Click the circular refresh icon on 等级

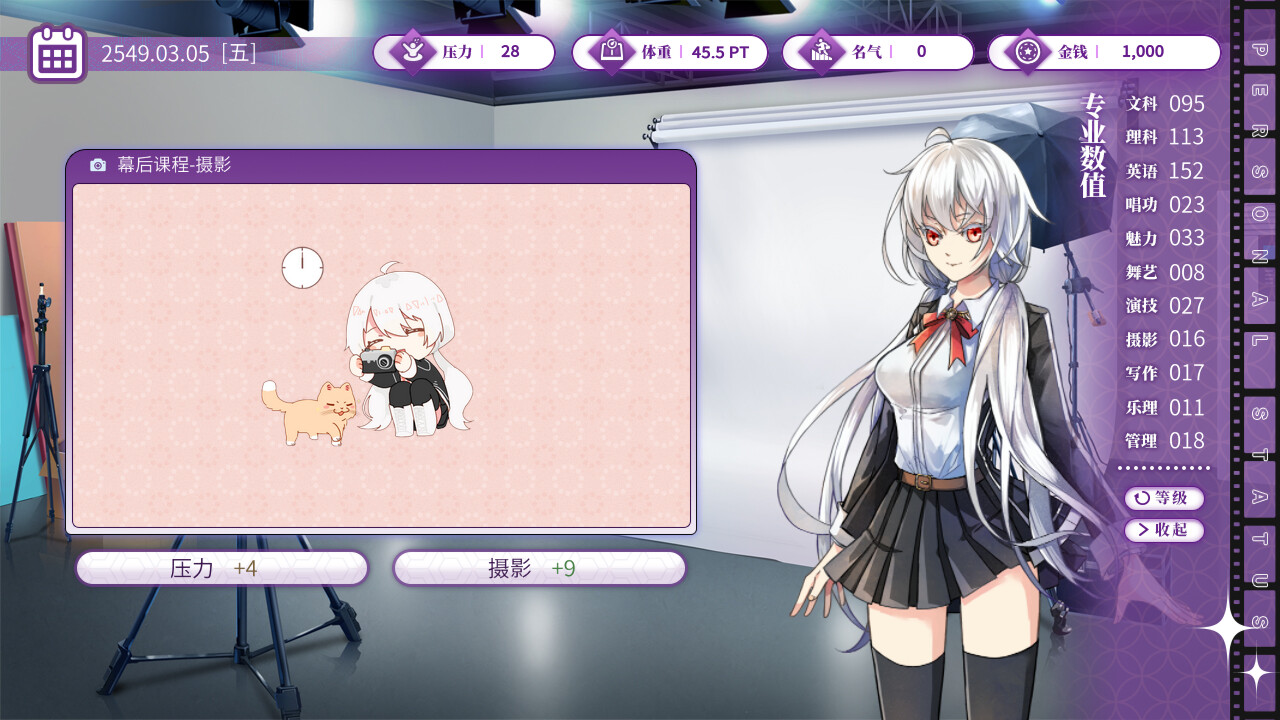point(1144,499)
